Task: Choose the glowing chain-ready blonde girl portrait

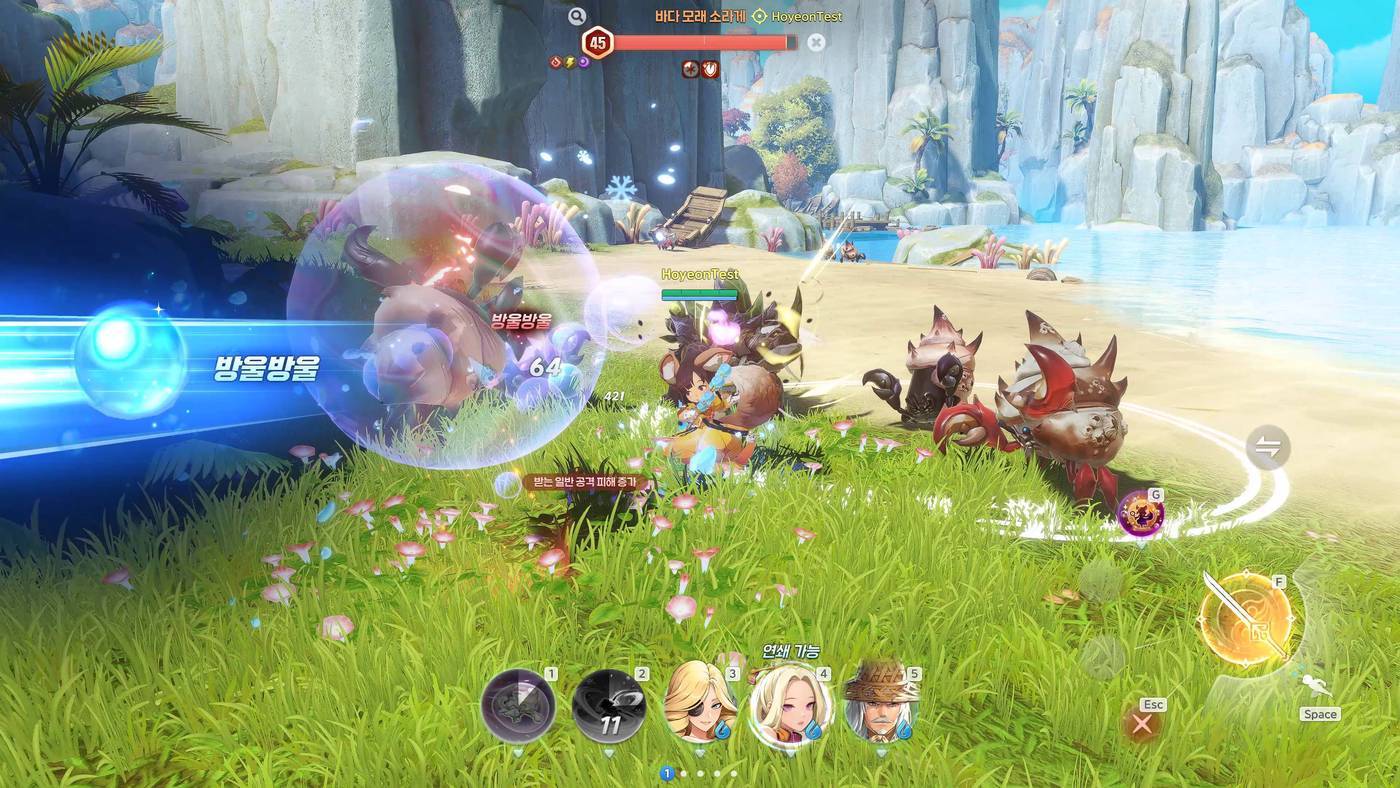Action: click(x=791, y=705)
